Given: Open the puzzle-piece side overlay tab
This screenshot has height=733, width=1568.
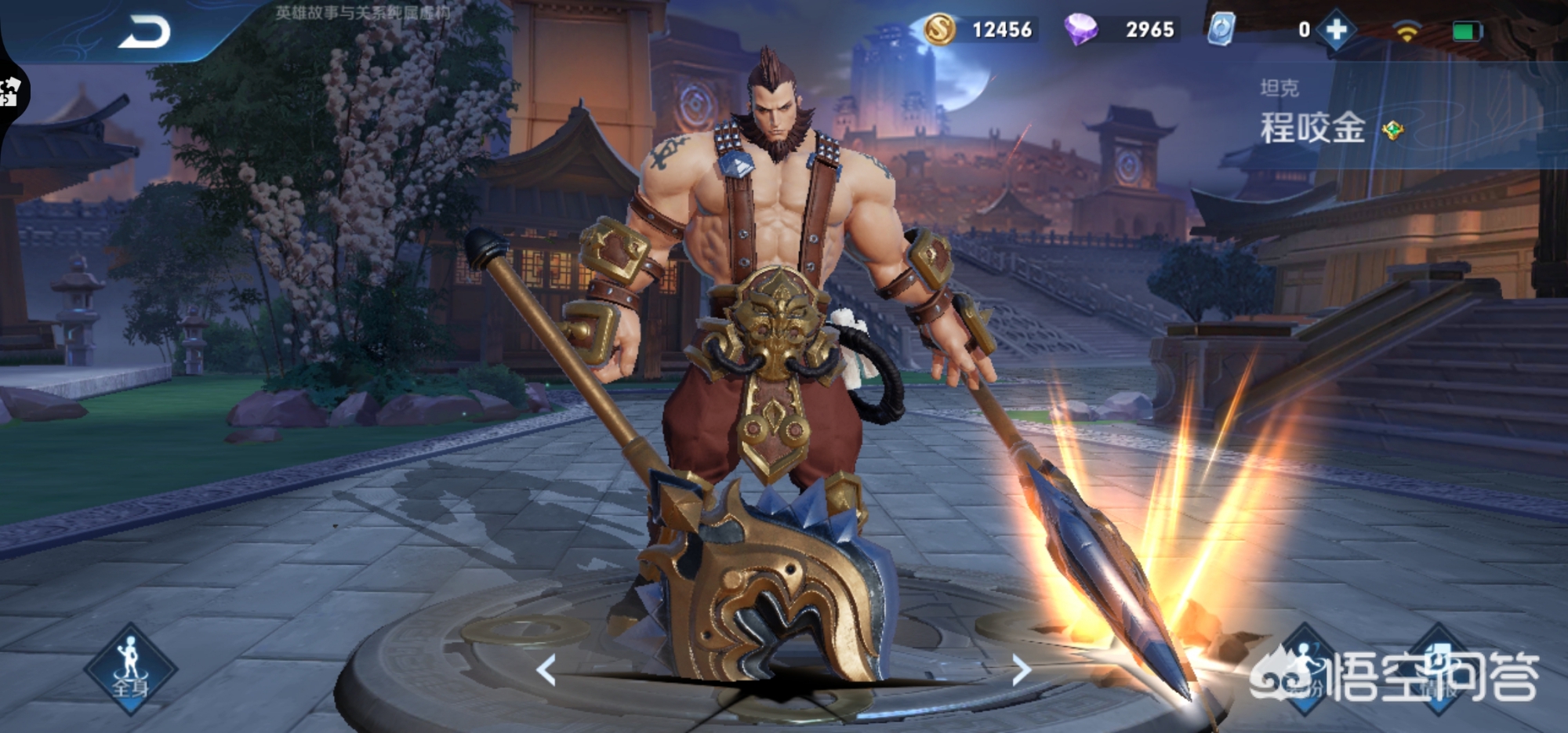Looking at the screenshot, I should [x=11, y=90].
